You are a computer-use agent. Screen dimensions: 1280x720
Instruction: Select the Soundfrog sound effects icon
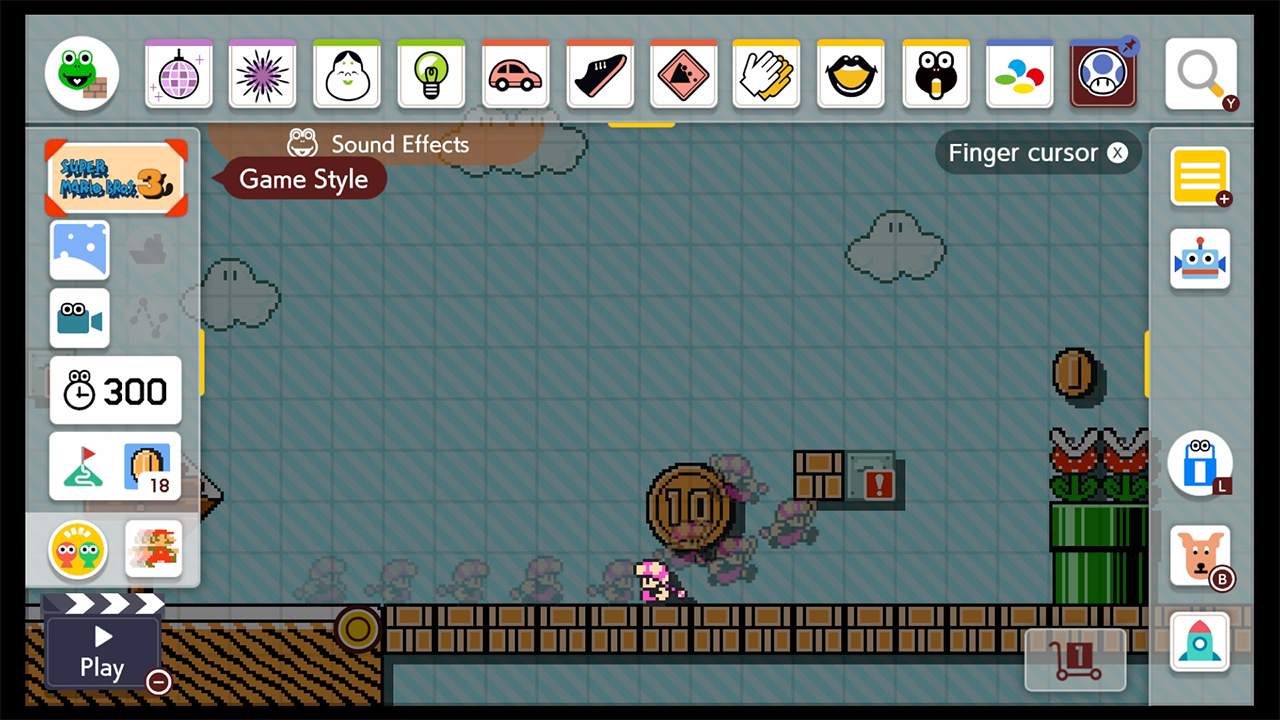click(81, 73)
